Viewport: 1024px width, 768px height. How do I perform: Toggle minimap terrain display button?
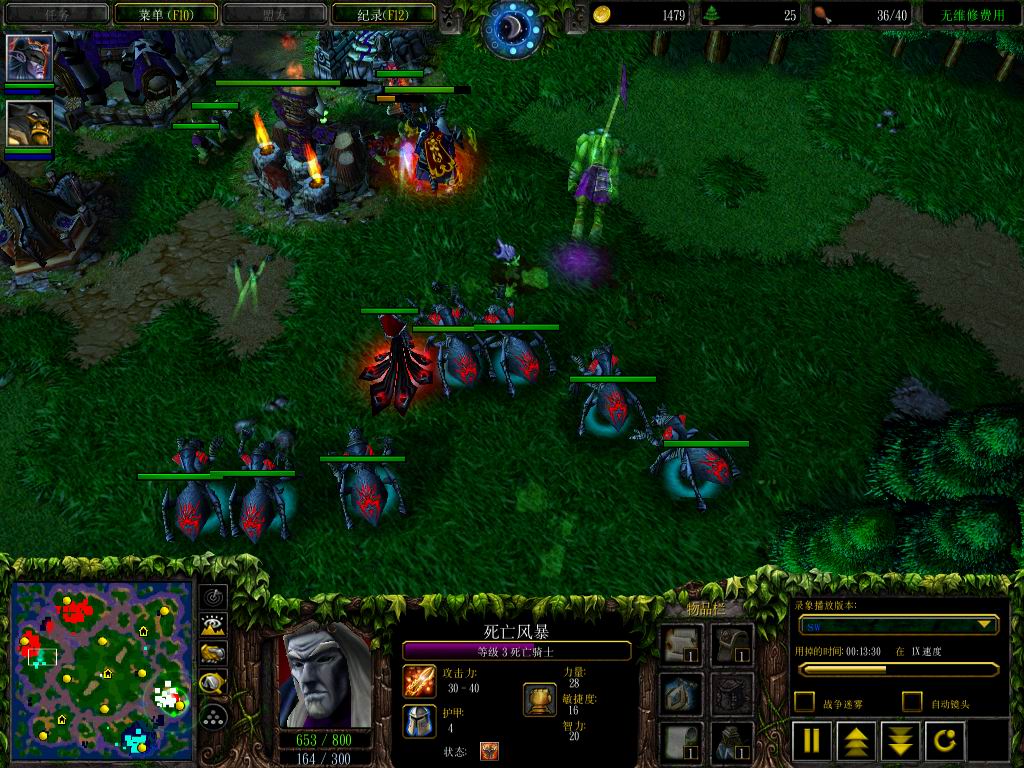point(213,626)
